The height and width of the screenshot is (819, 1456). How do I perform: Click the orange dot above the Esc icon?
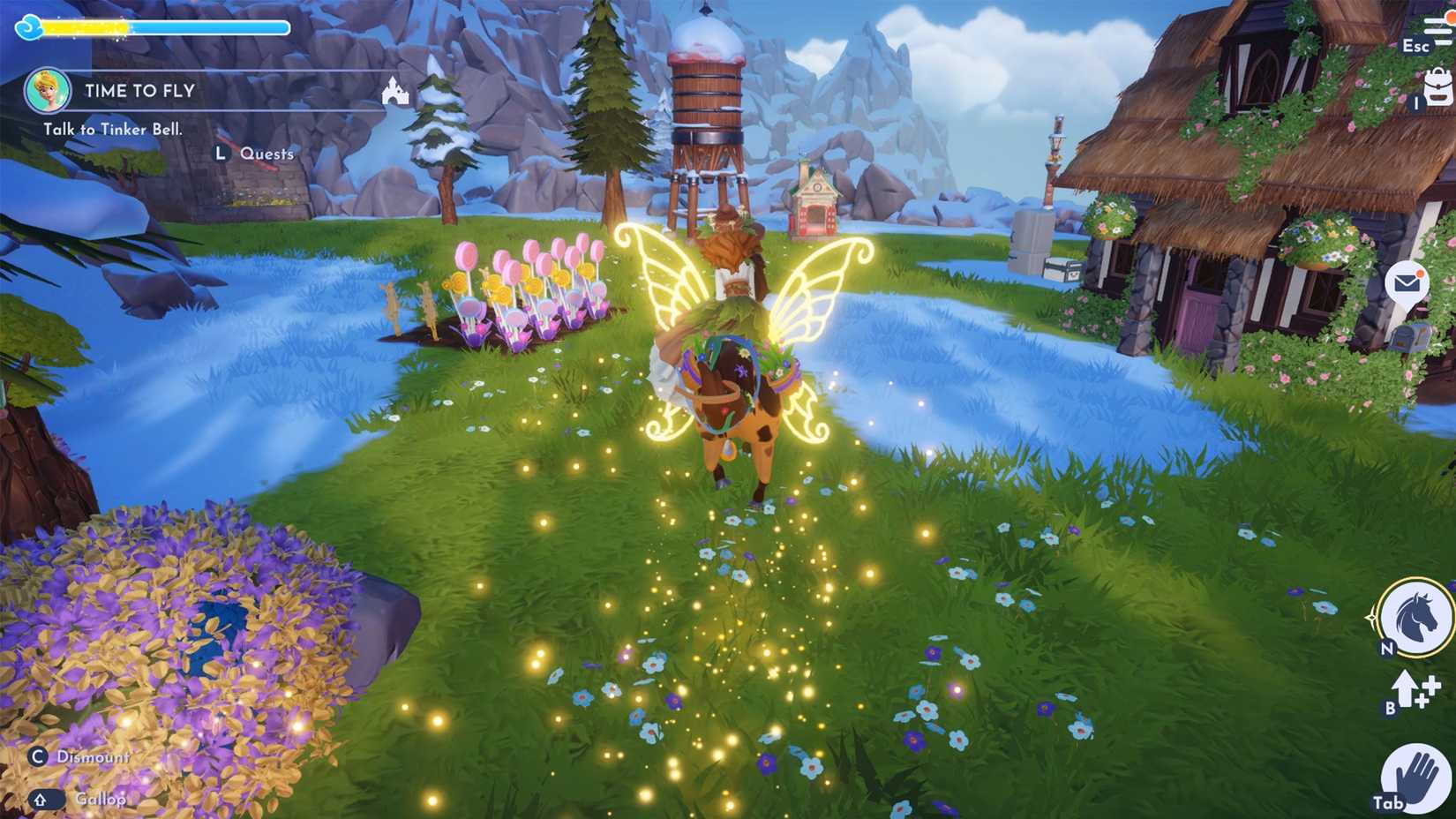click(x=1451, y=18)
